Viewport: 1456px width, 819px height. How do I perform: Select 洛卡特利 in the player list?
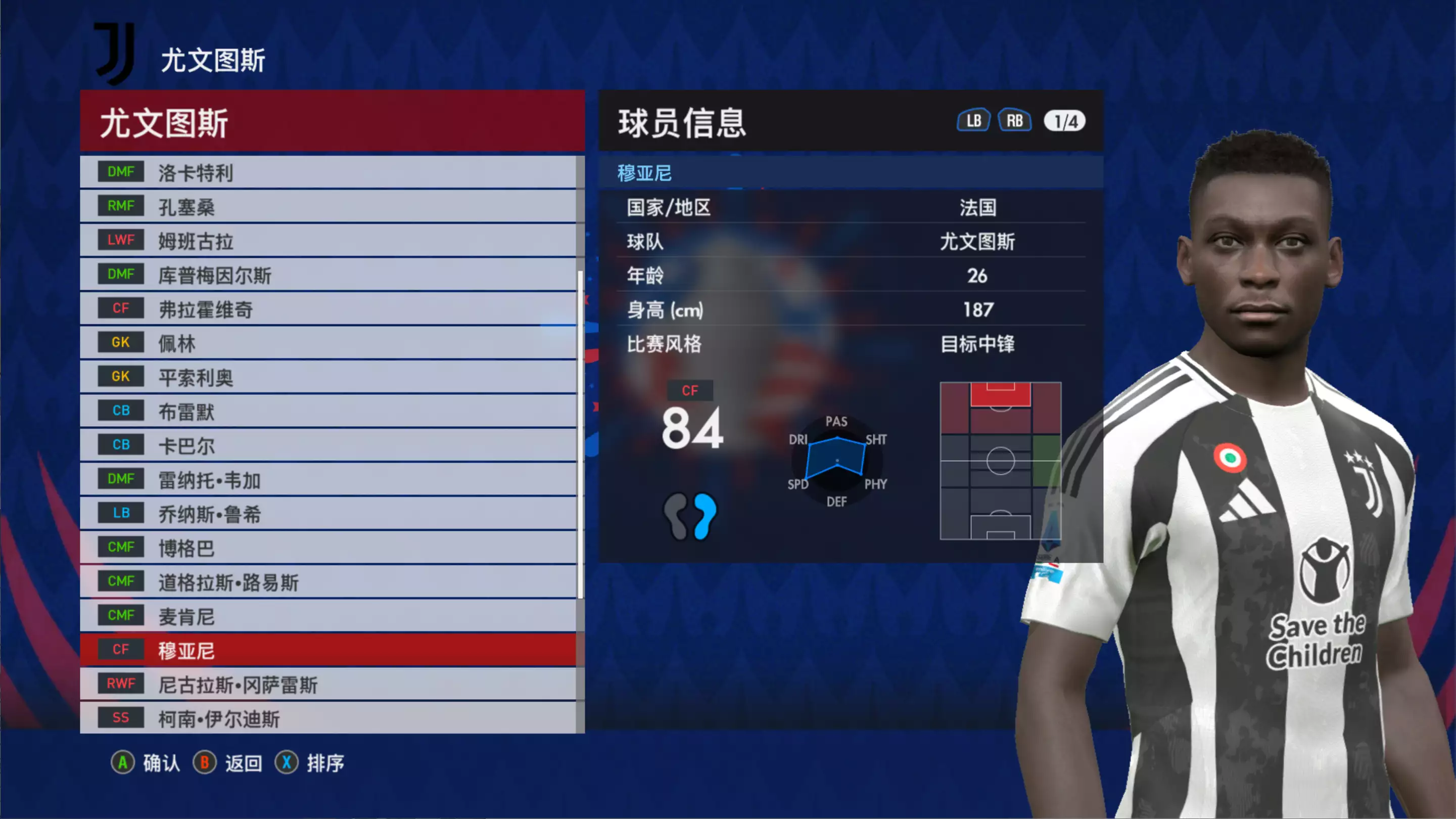(x=328, y=172)
